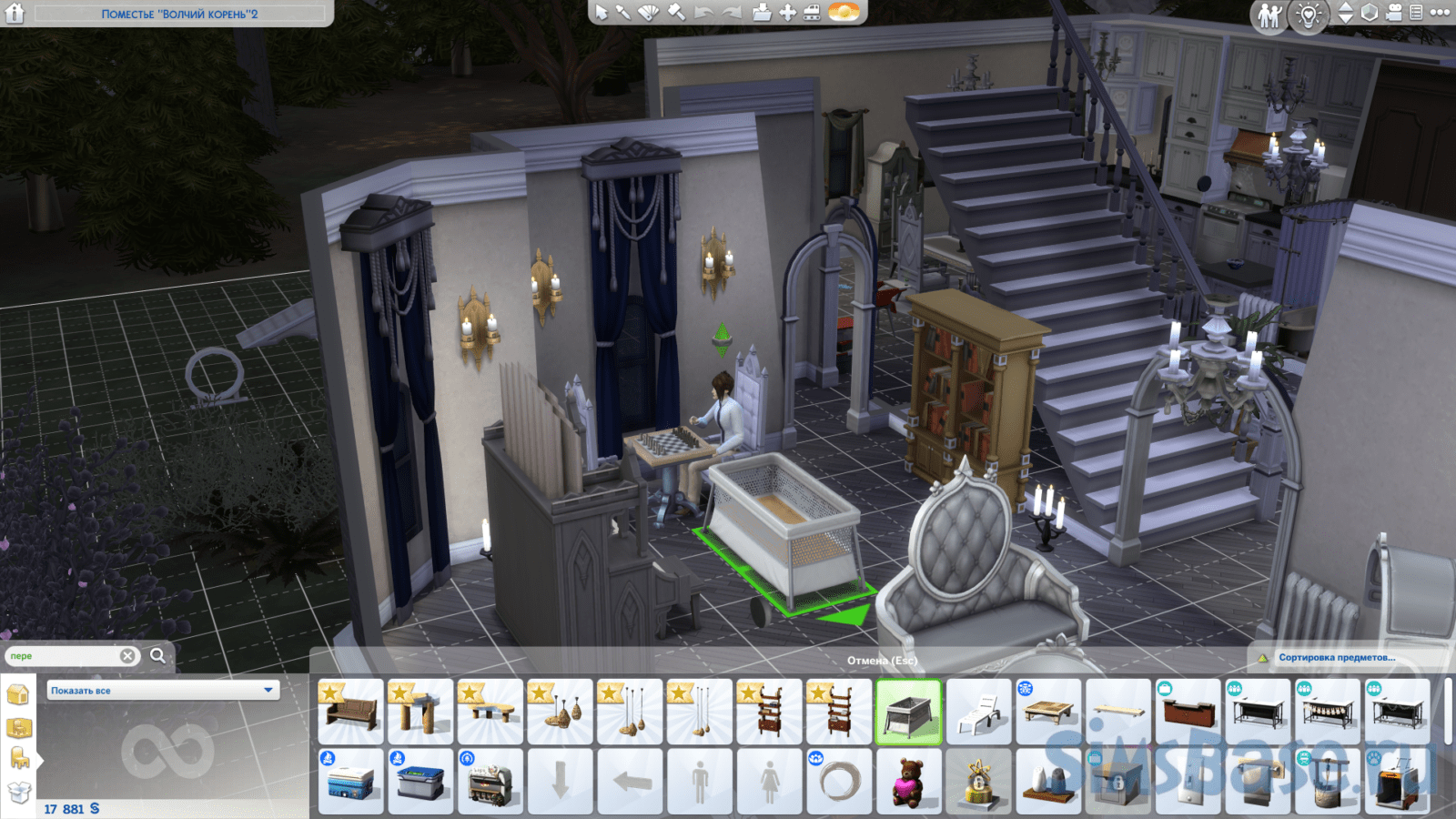This screenshot has width=1456, height=819.
Task: Open the save-to-library folder icon
Action: pyautogui.click(x=763, y=13)
